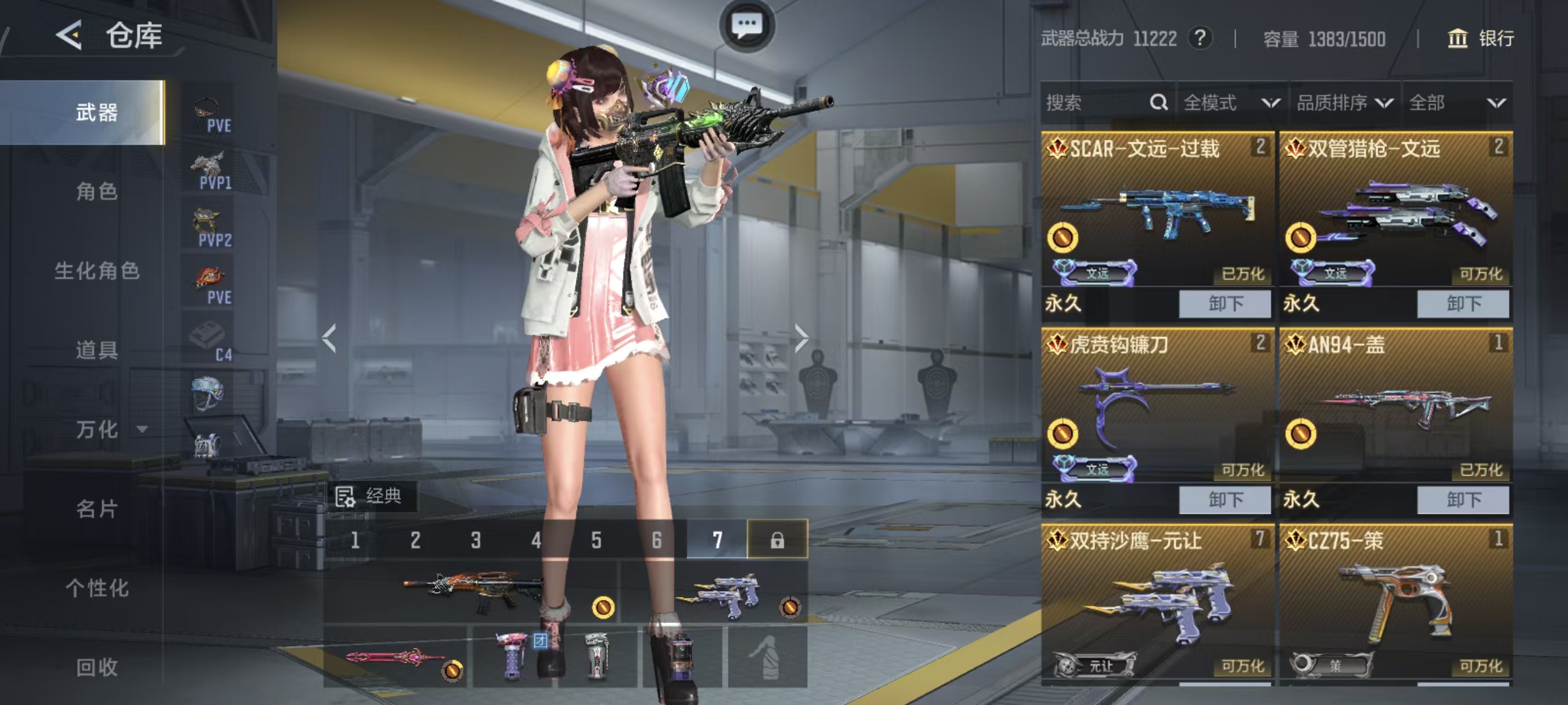Open the 回收 category
This screenshot has height=705, width=1568.
pyautogui.click(x=96, y=667)
